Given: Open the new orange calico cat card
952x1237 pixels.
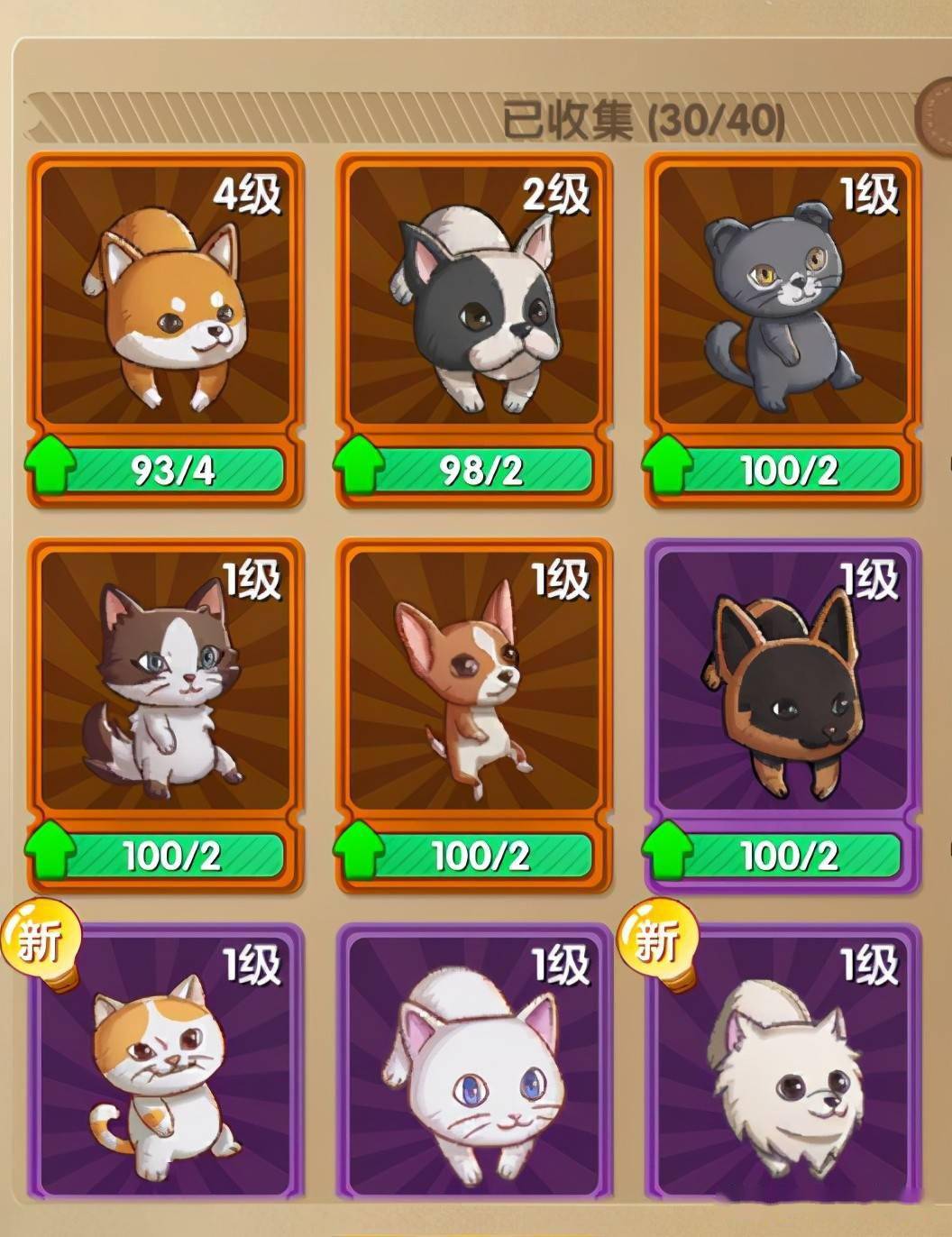Looking at the screenshot, I should tap(166, 1064).
